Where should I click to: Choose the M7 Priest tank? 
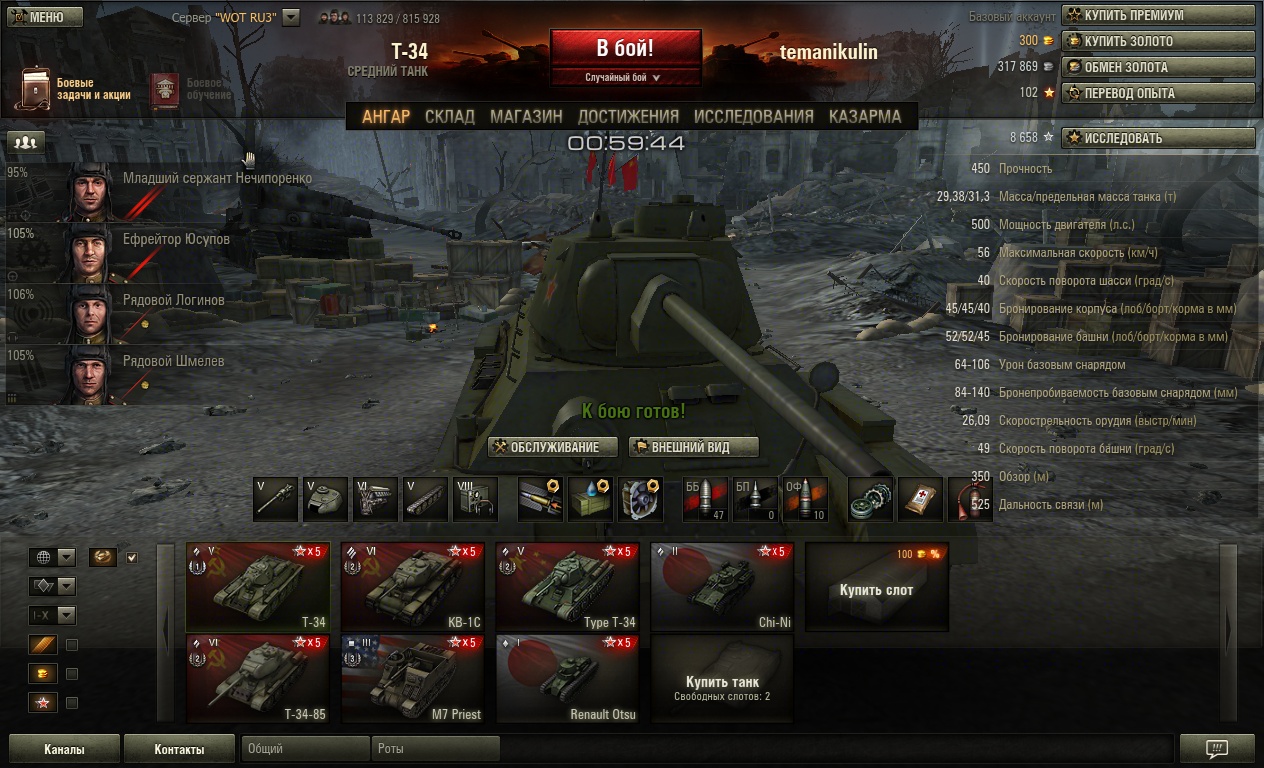point(412,678)
